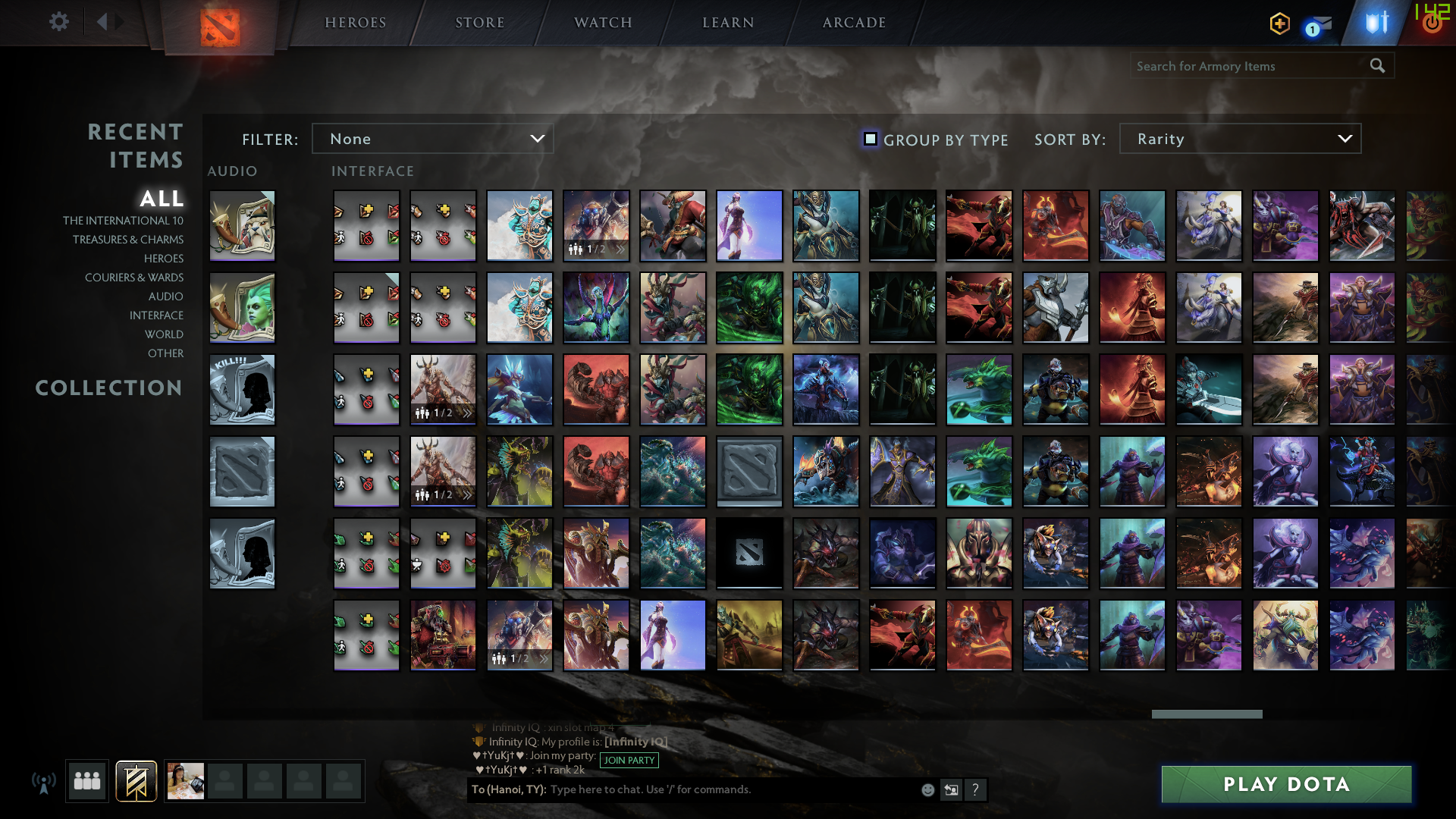Click the broadcast antenna icon bottom left

[x=45, y=781]
